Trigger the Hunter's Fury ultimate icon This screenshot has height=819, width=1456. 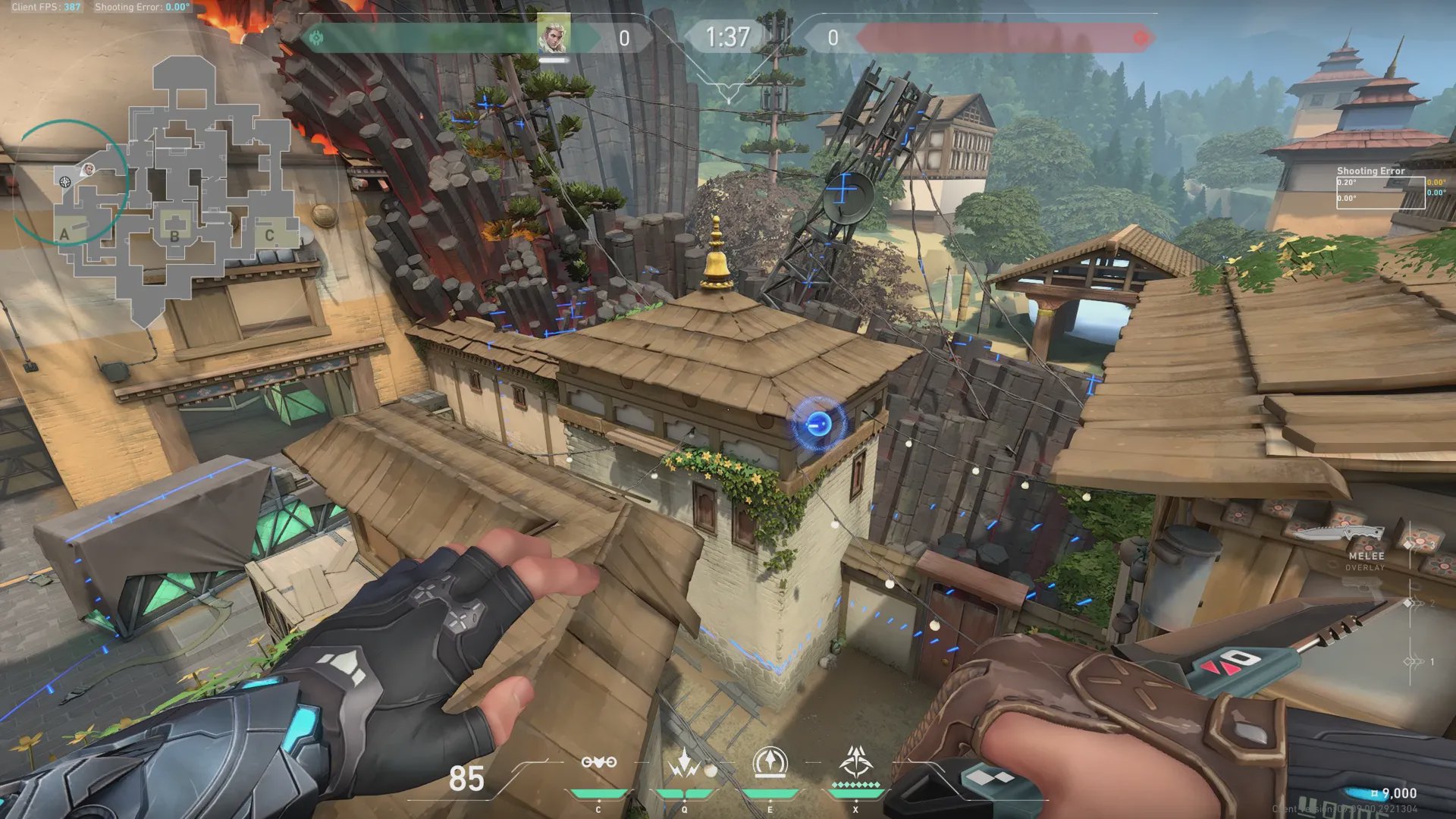(856, 761)
